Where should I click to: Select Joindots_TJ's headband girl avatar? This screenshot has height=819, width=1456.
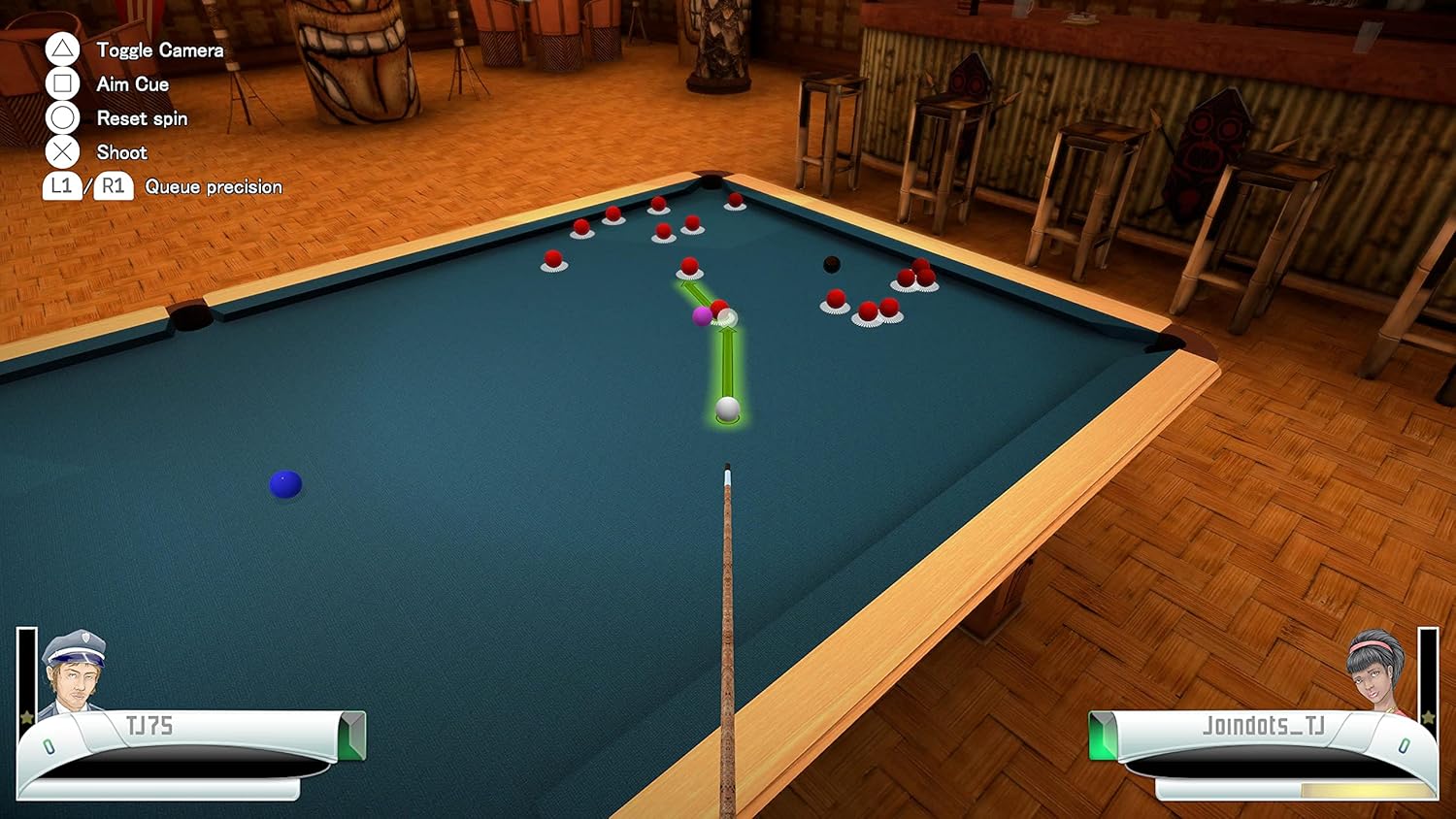tap(1376, 672)
